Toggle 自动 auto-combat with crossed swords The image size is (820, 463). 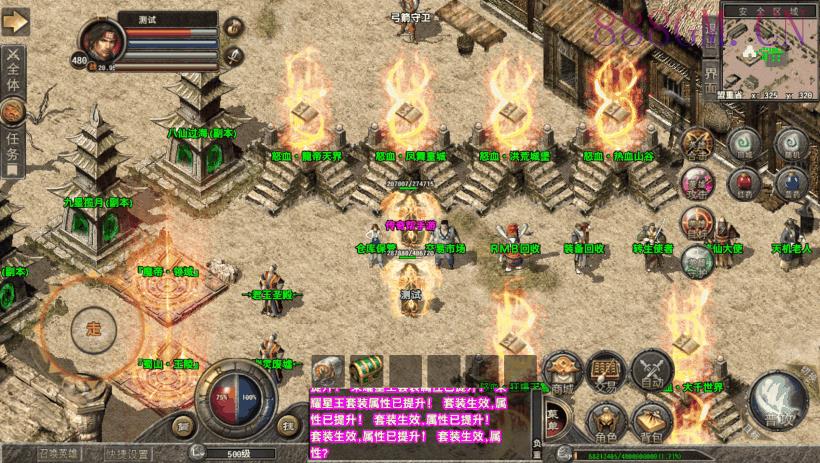[x=651, y=371]
